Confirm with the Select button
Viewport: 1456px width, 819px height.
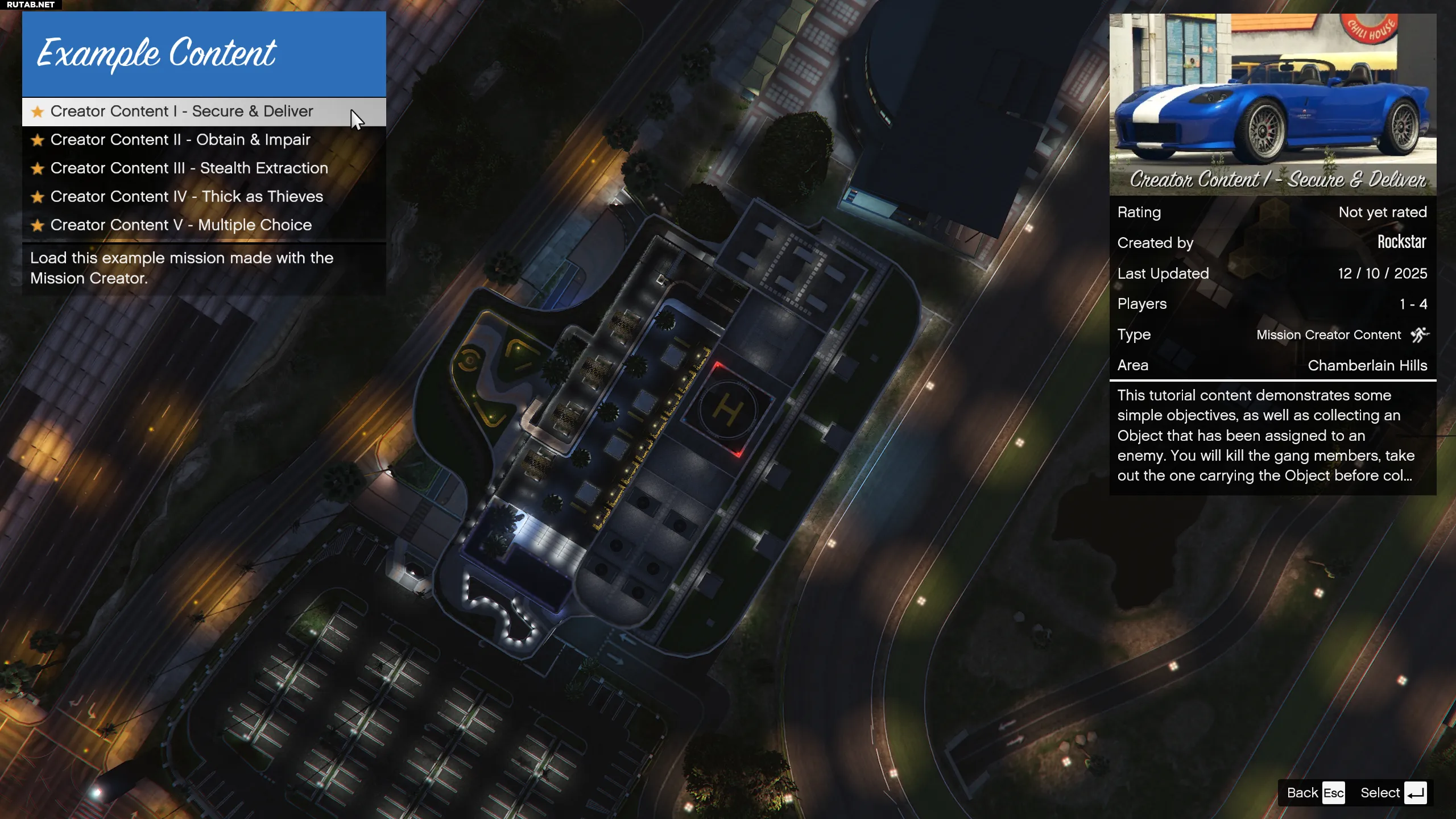click(x=1393, y=793)
